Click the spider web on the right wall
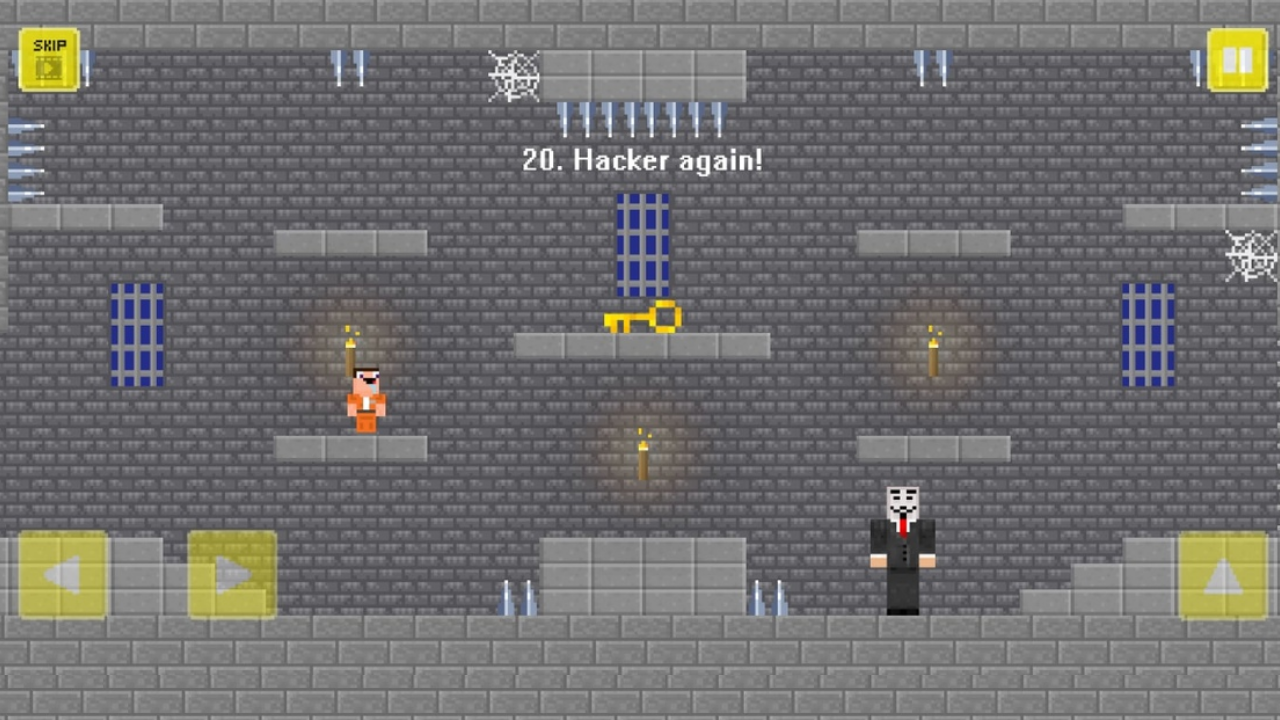 1250,257
